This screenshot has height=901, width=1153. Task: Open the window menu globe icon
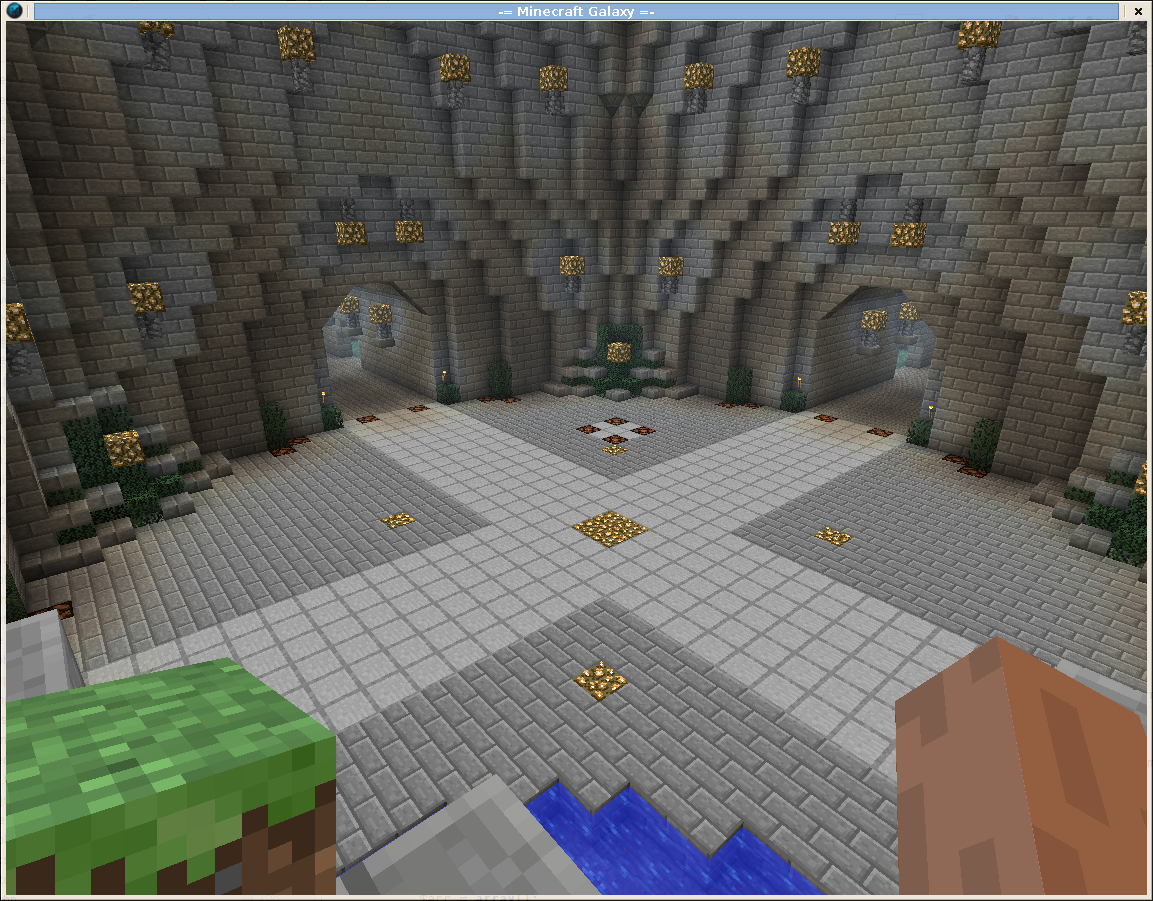click(14, 10)
